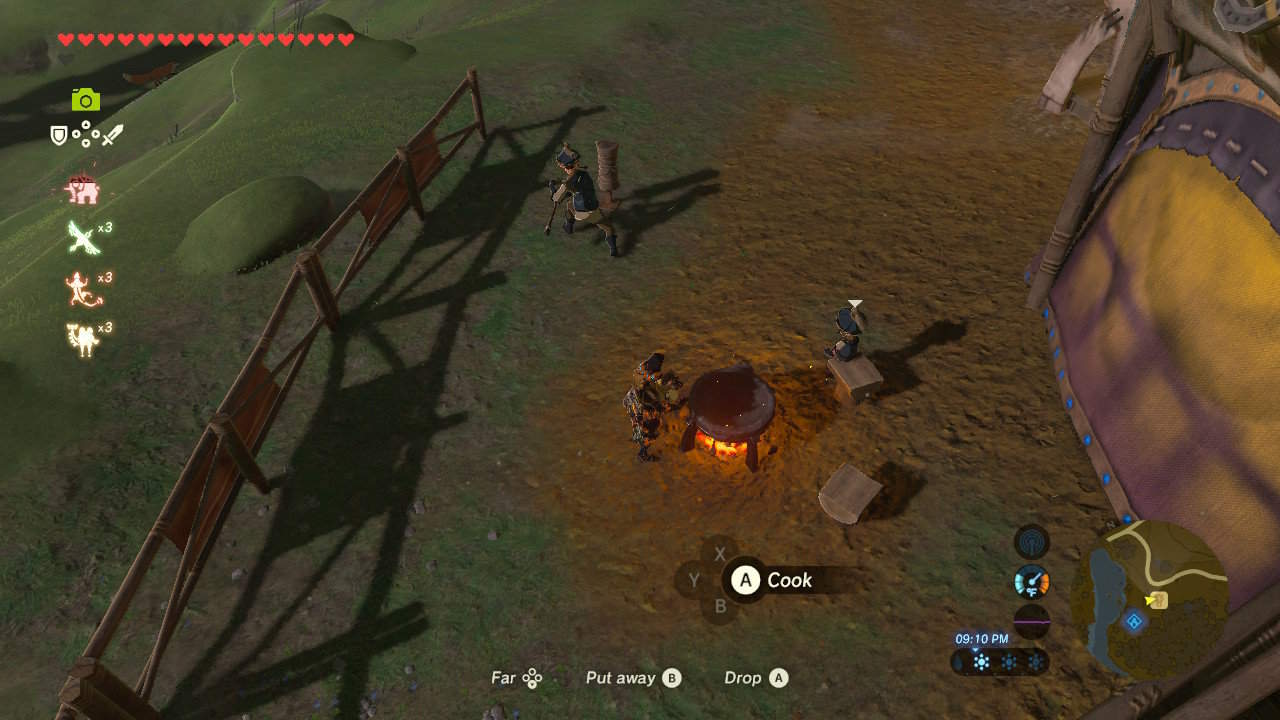The width and height of the screenshot is (1280, 720).
Task: Expand the Far camera zoom control
Action: tap(517, 678)
